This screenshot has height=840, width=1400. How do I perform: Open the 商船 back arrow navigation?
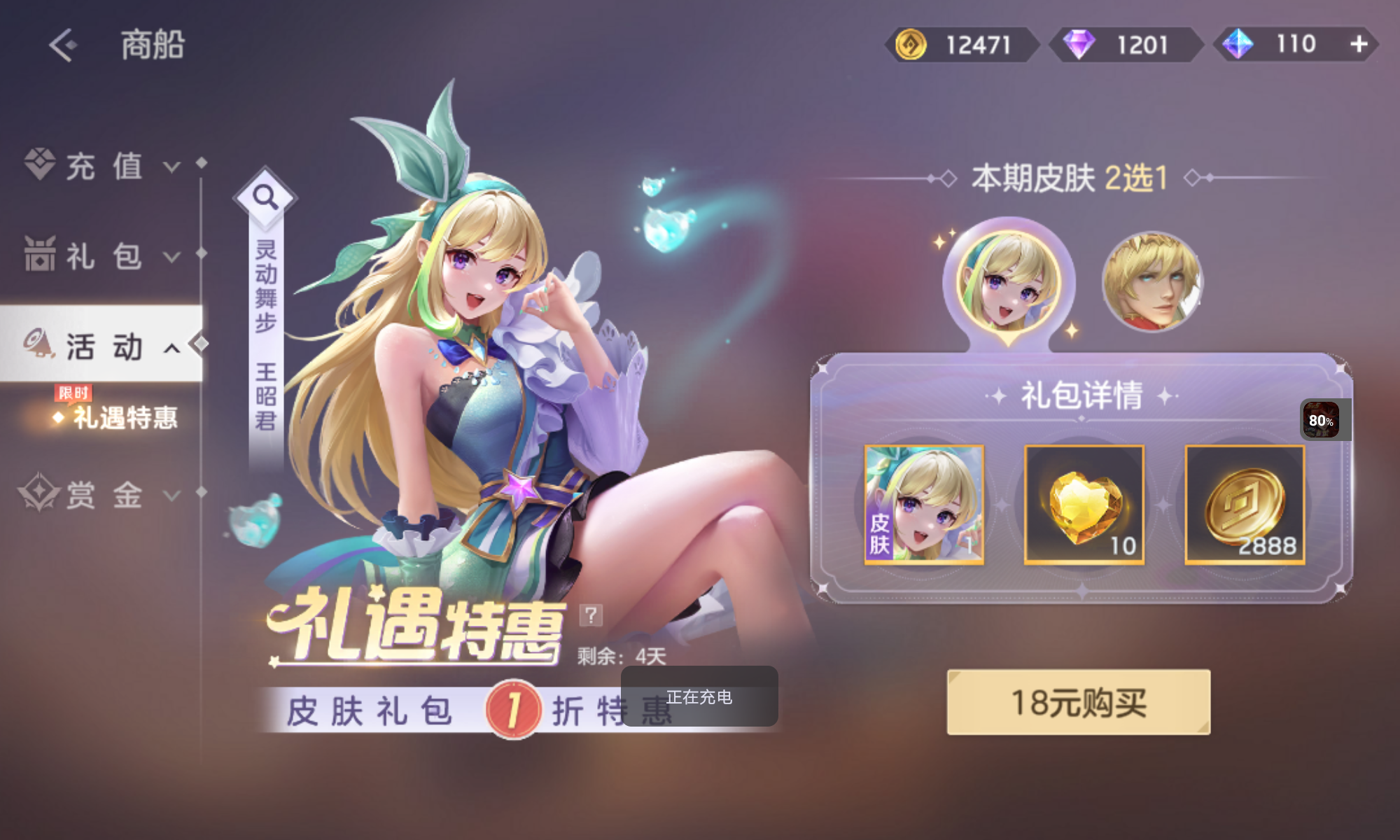62,45
